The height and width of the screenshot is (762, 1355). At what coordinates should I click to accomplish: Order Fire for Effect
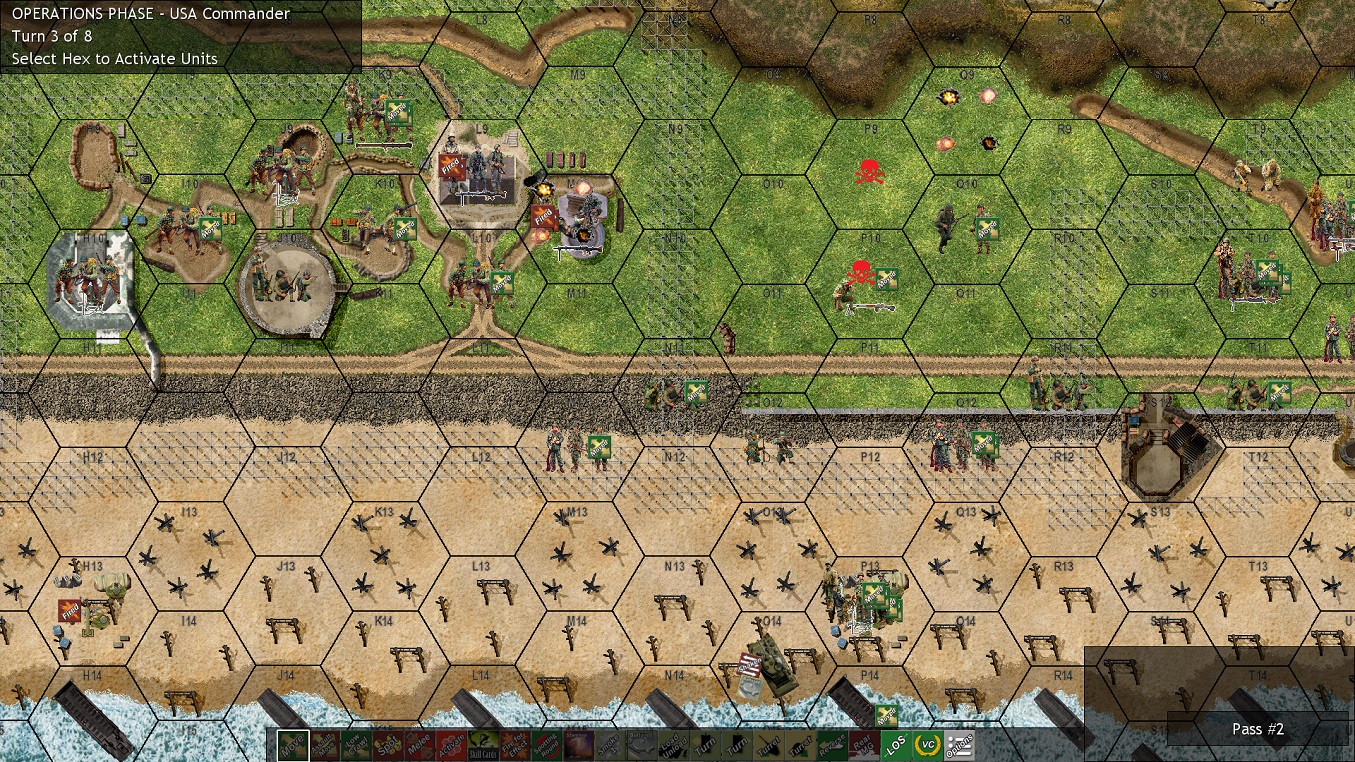click(516, 746)
